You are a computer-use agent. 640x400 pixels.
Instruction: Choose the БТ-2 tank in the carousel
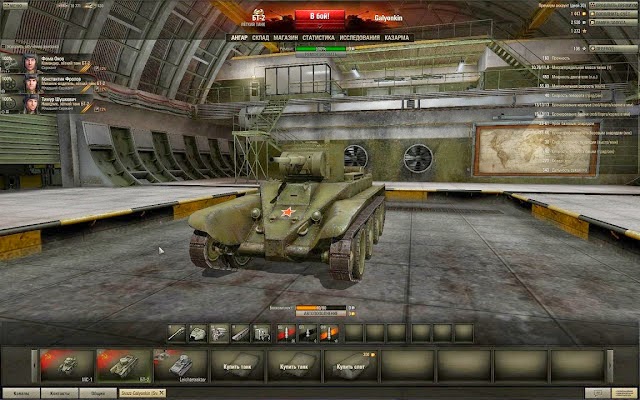(123, 364)
